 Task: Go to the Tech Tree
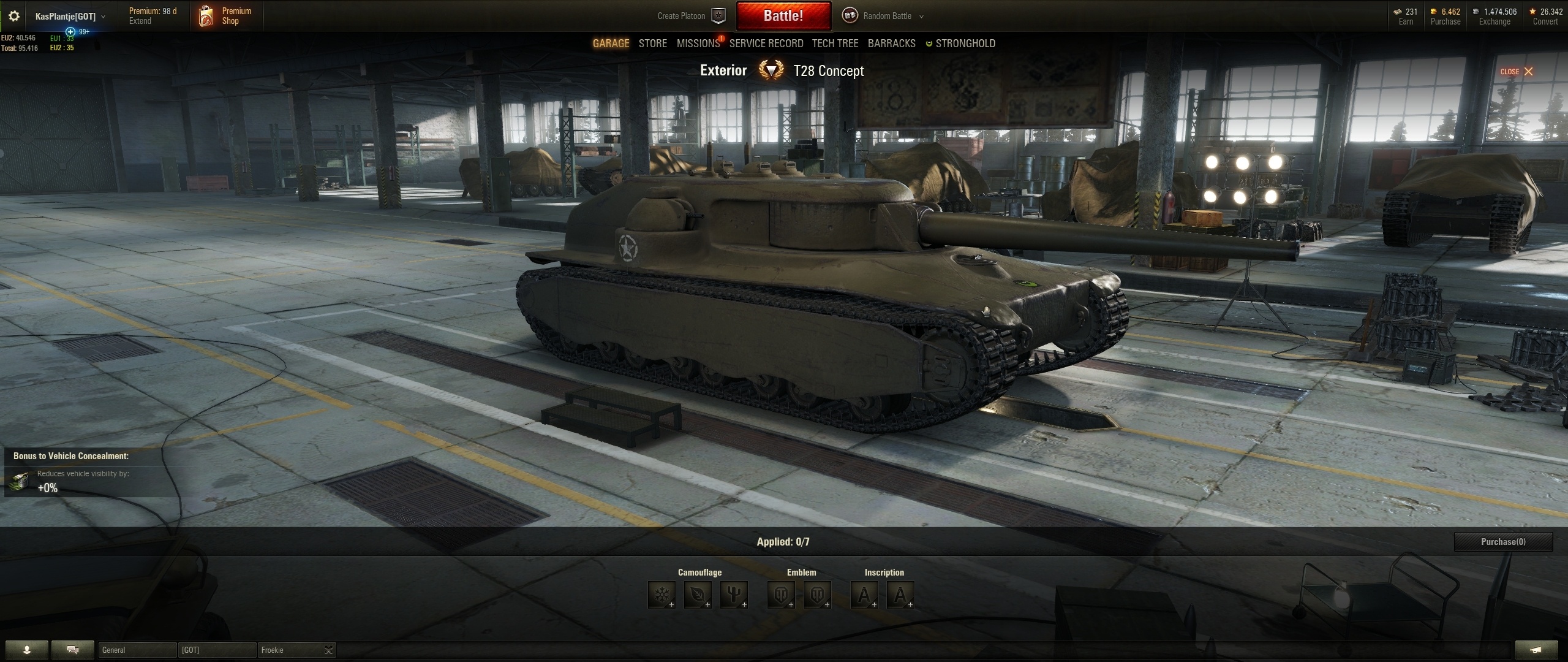835,44
